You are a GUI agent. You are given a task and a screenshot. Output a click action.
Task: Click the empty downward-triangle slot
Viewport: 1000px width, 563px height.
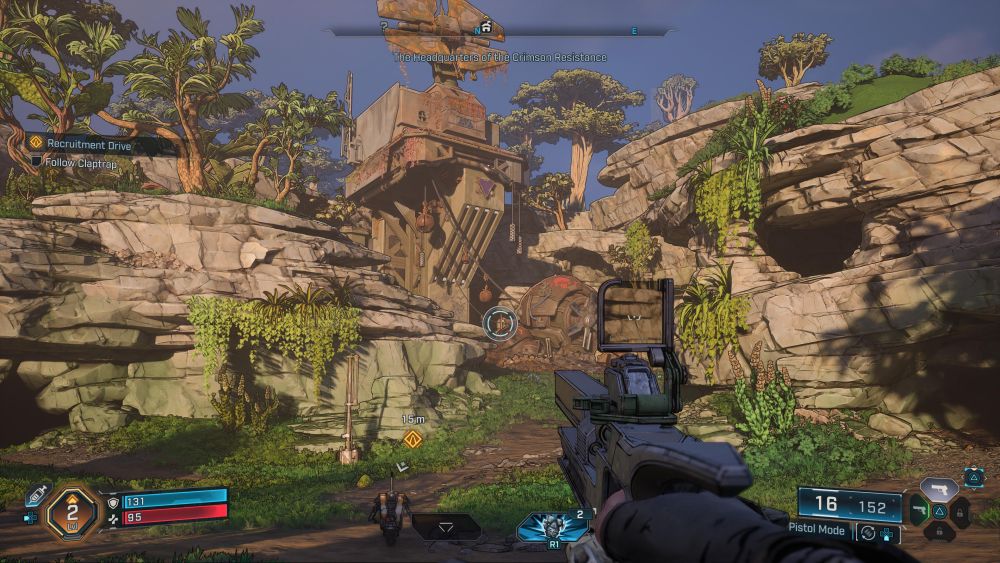[445, 526]
